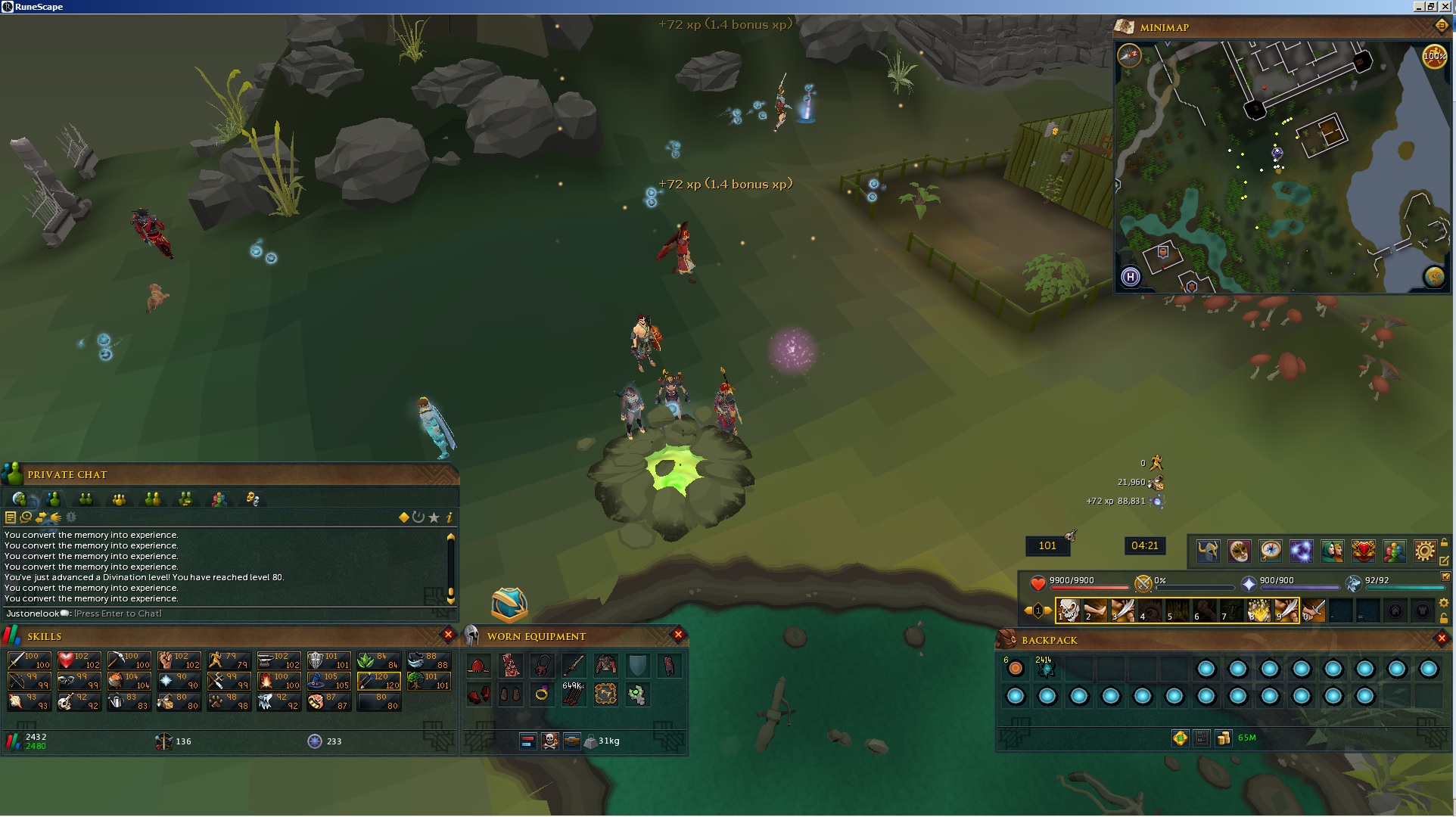Open the world map globe
This screenshot has height=817, width=1456.
pyautogui.click(x=1434, y=277)
